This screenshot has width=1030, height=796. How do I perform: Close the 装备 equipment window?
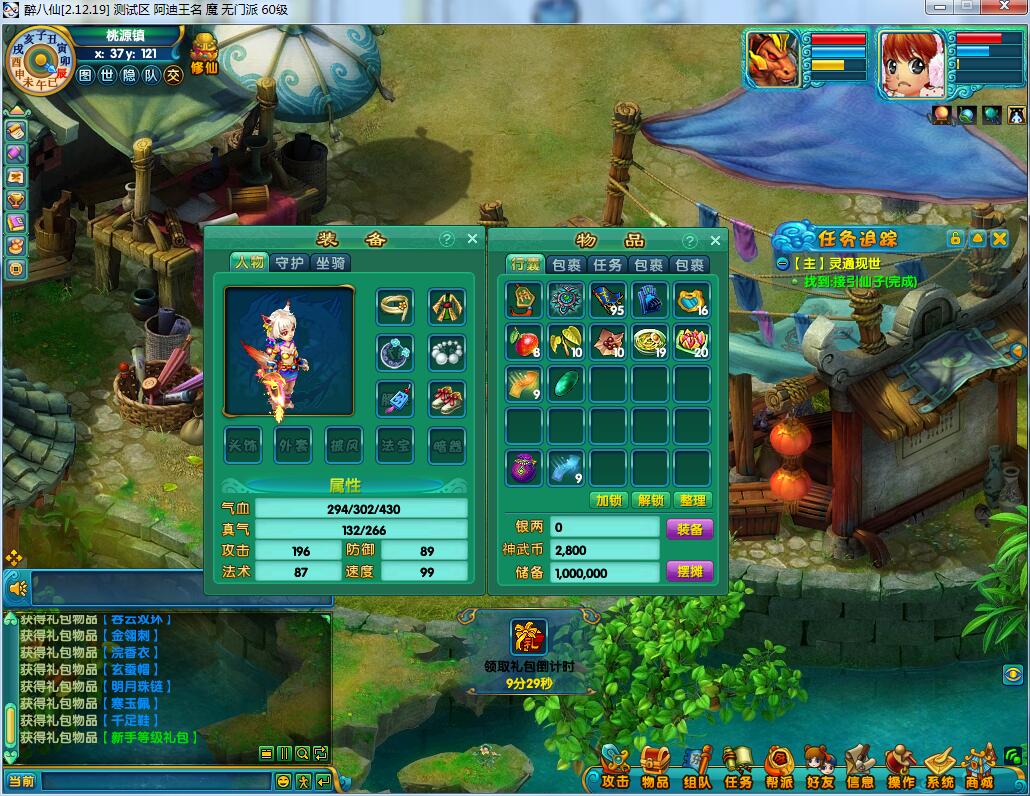473,240
